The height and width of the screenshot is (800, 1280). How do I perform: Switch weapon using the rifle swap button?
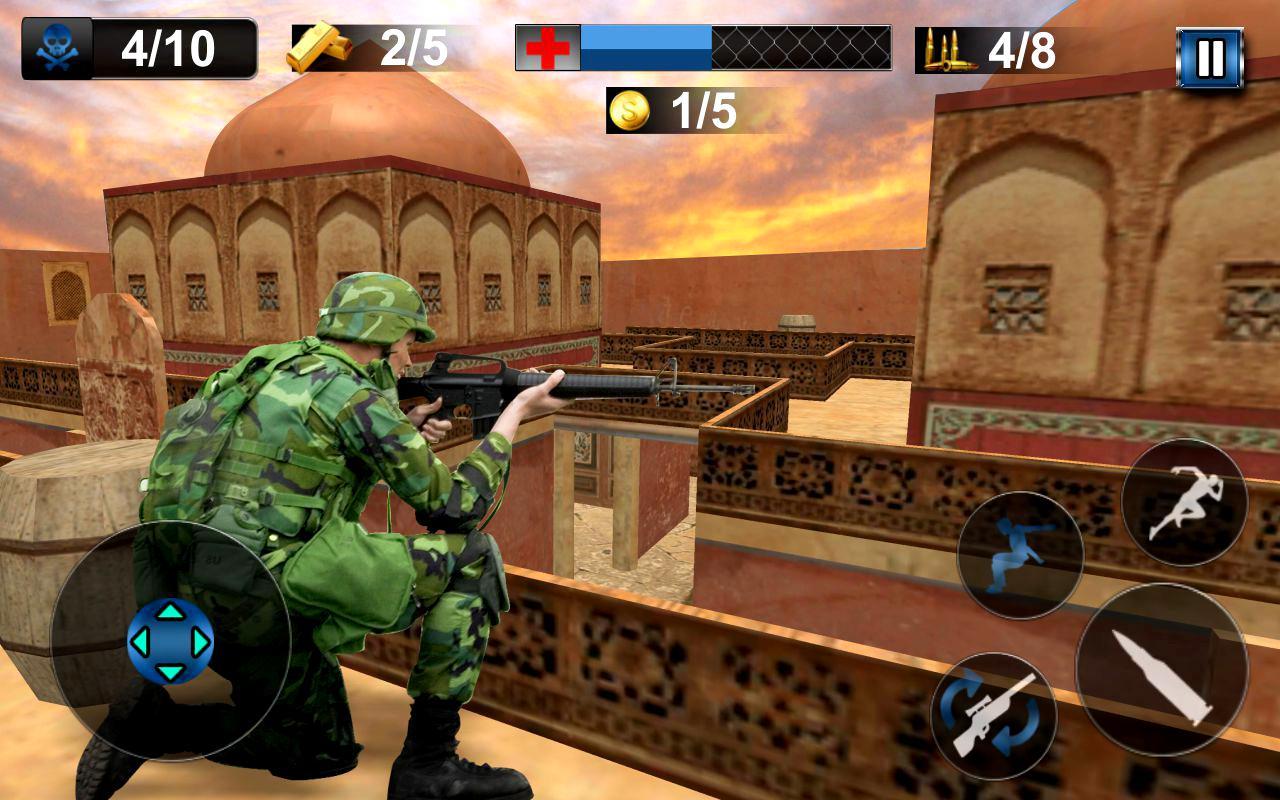click(993, 716)
